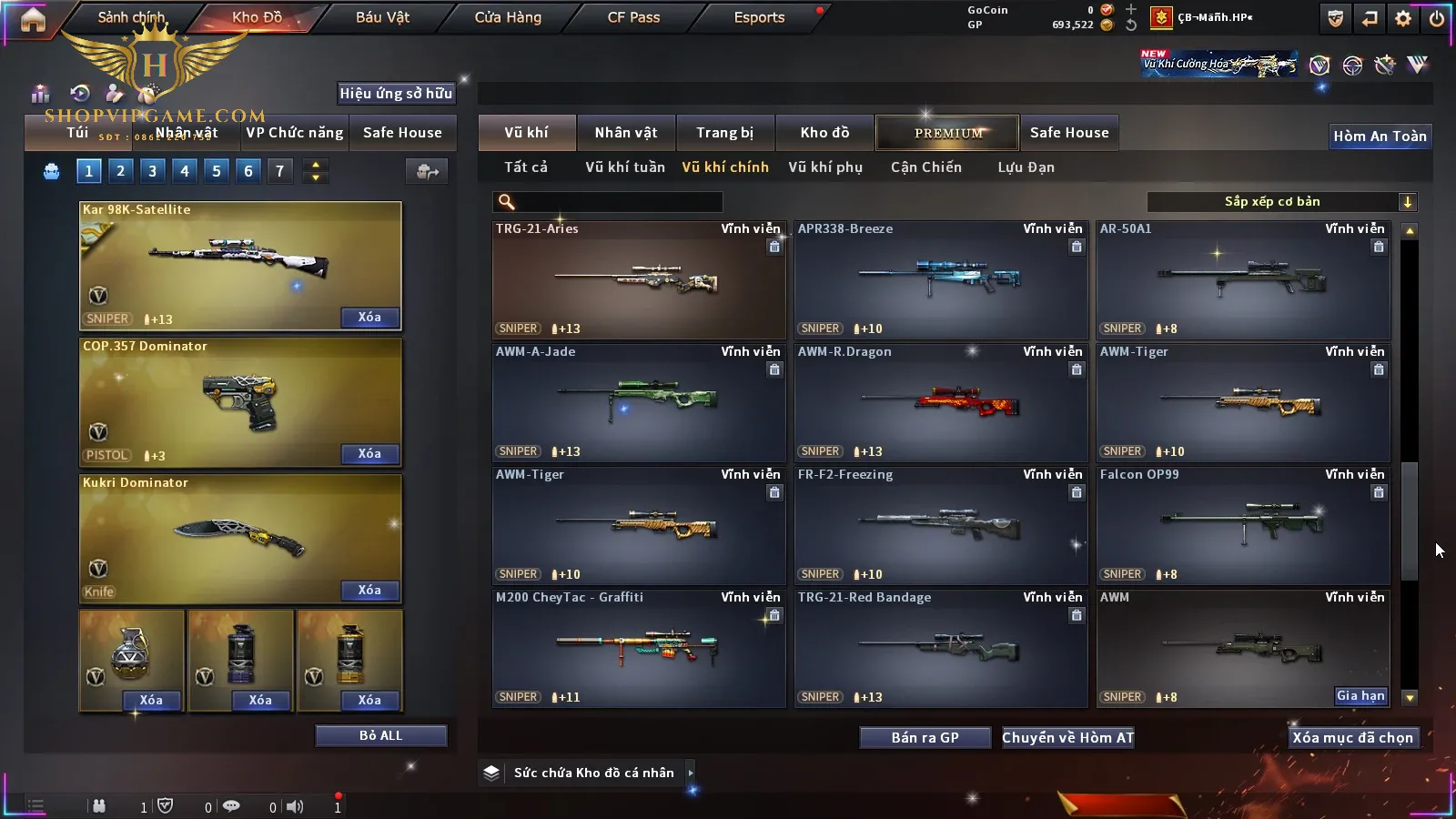The width and height of the screenshot is (1456, 819).
Task: Open the Esports menu
Action: tap(759, 17)
